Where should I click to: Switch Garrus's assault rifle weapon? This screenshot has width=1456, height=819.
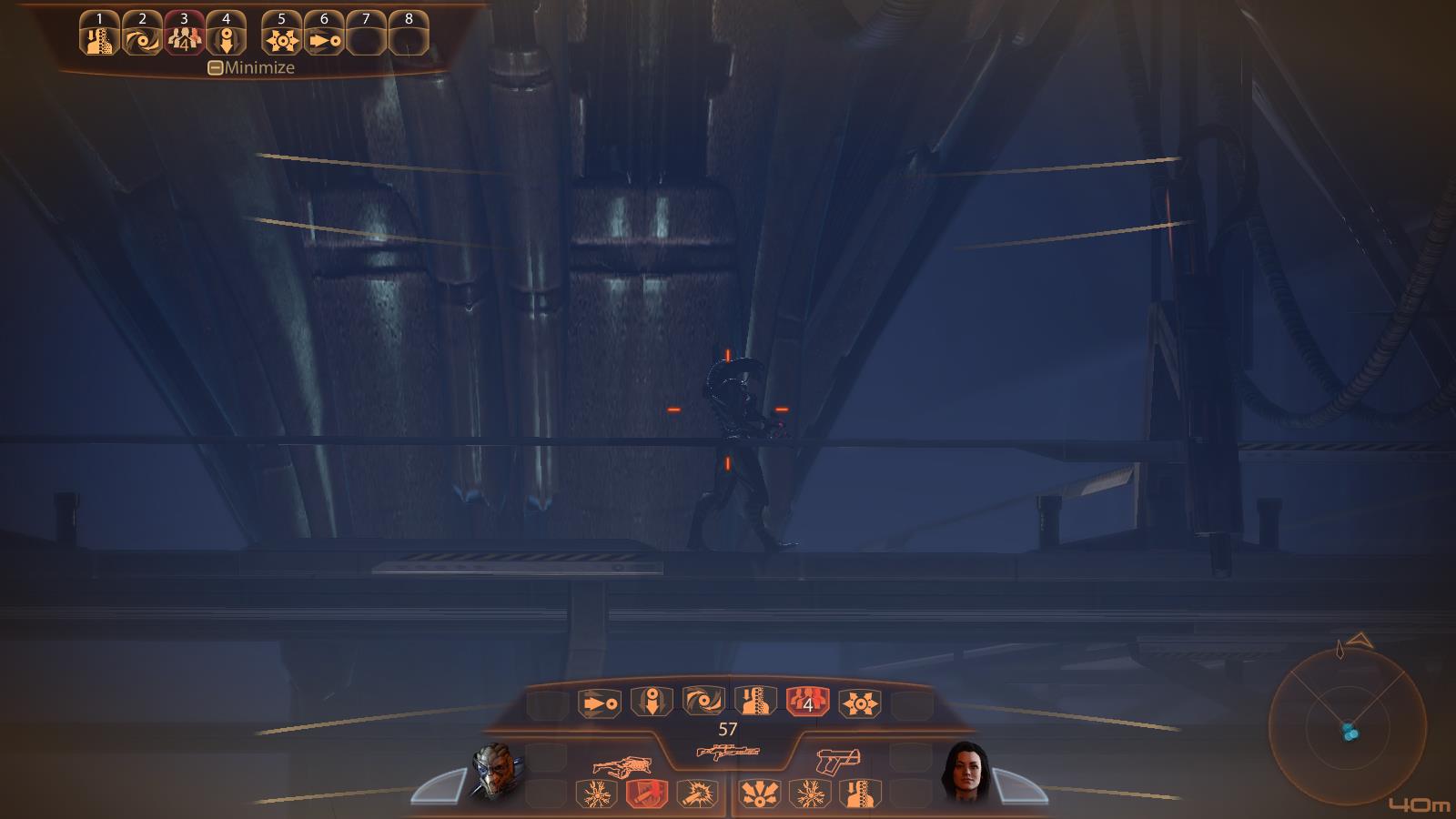(x=623, y=763)
